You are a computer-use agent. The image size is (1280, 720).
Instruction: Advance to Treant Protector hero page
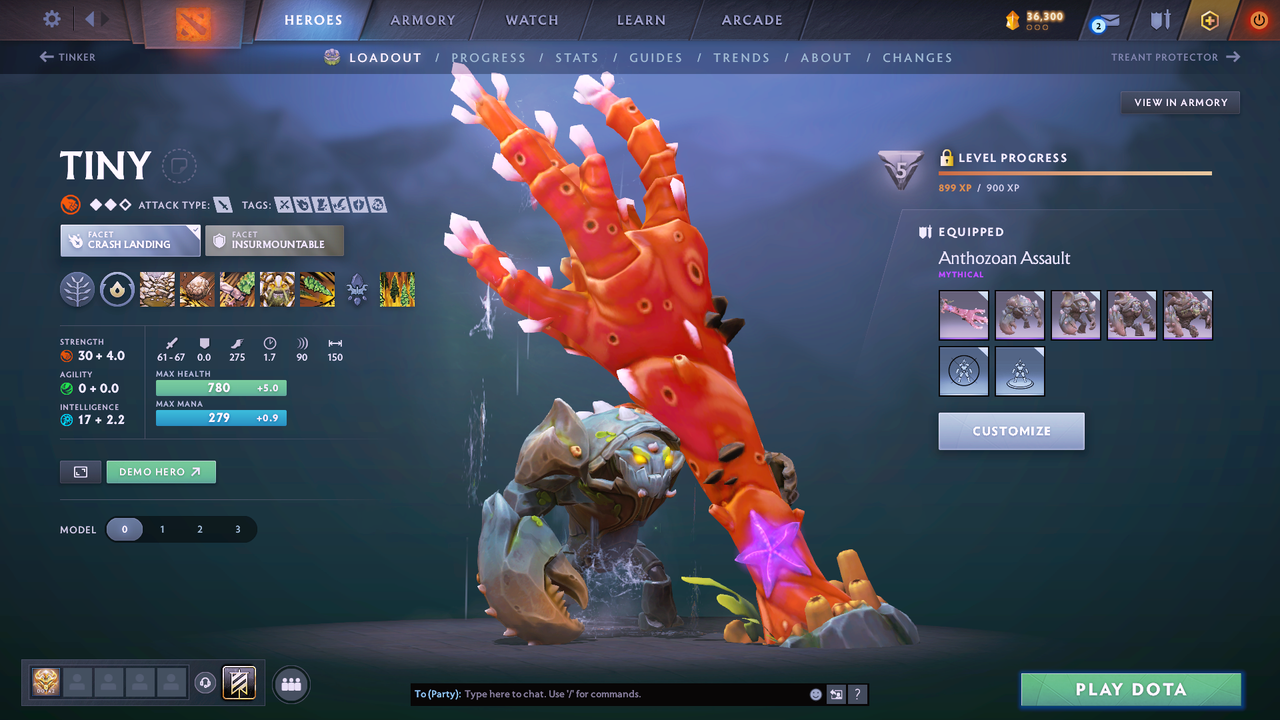click(1176, 57)
